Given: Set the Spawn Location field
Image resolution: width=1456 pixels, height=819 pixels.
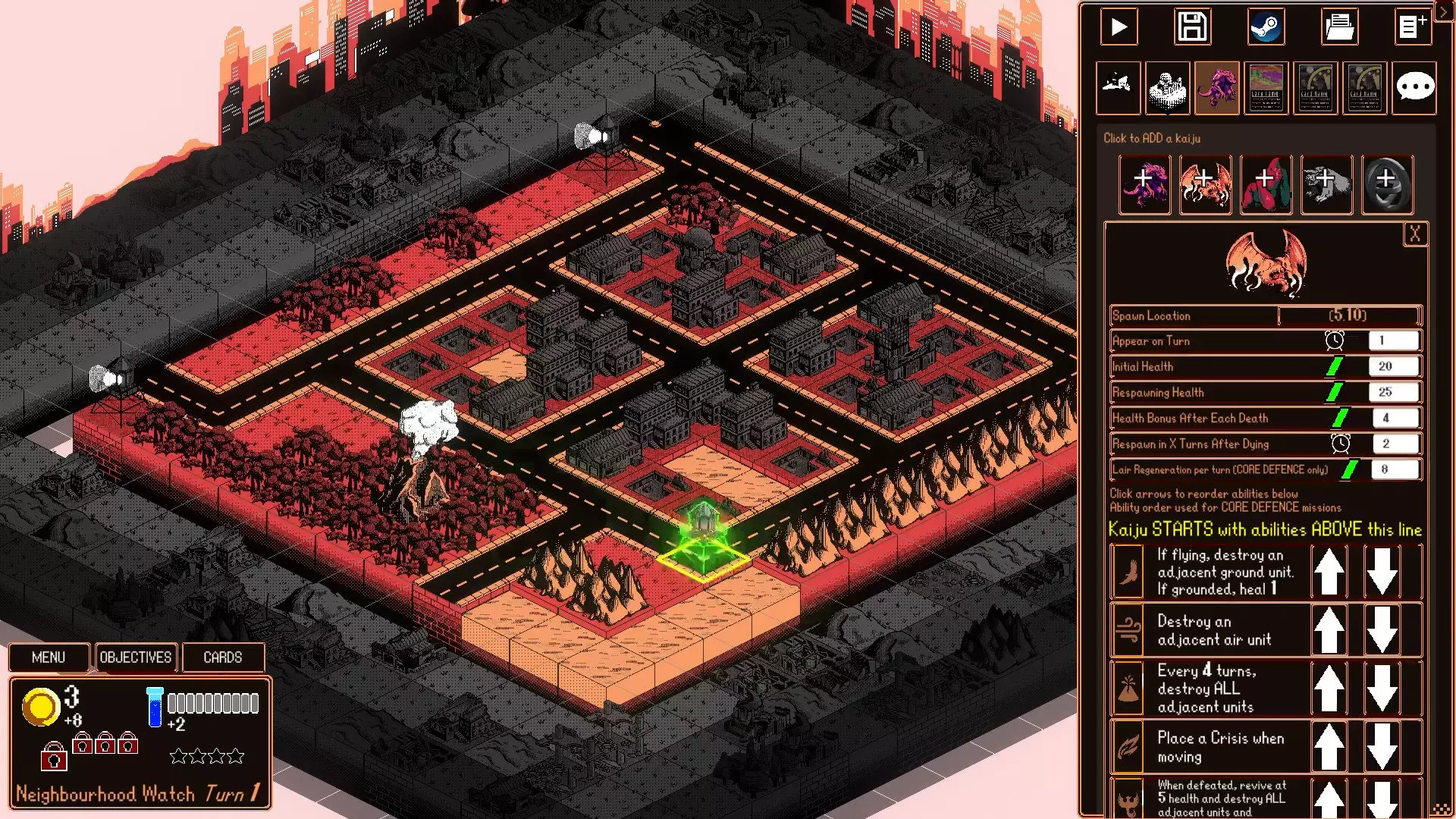Looking at the screenshot, I should click(1348, 315).
